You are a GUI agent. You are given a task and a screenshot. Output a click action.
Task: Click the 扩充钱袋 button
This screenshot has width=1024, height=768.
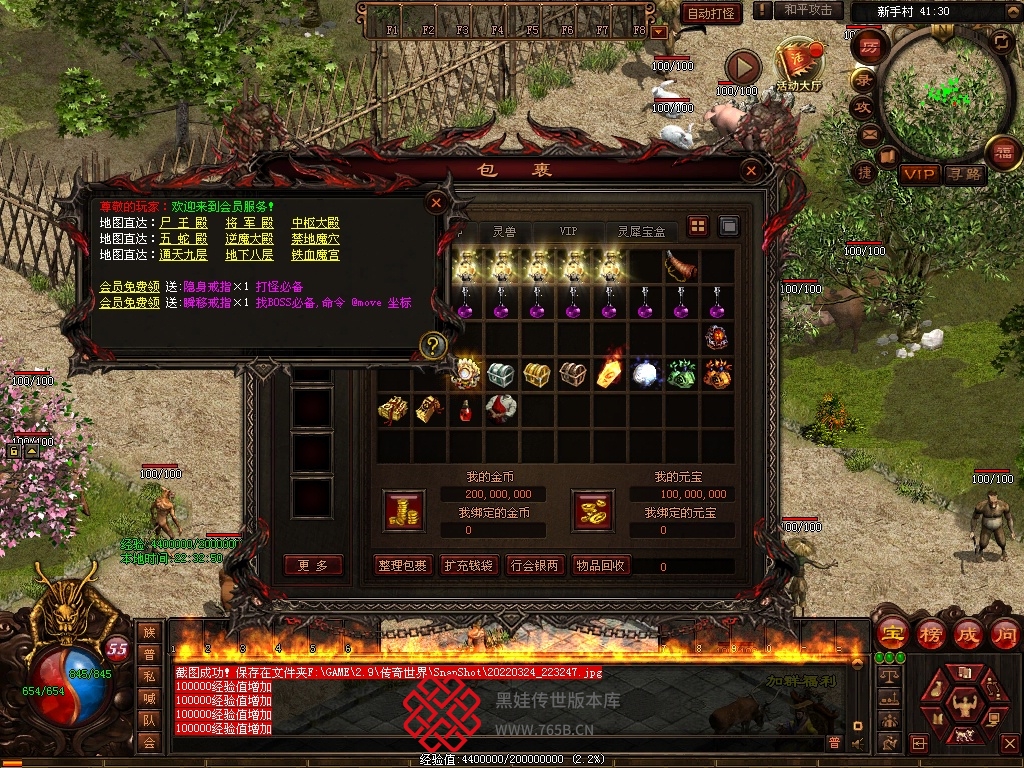468,565
